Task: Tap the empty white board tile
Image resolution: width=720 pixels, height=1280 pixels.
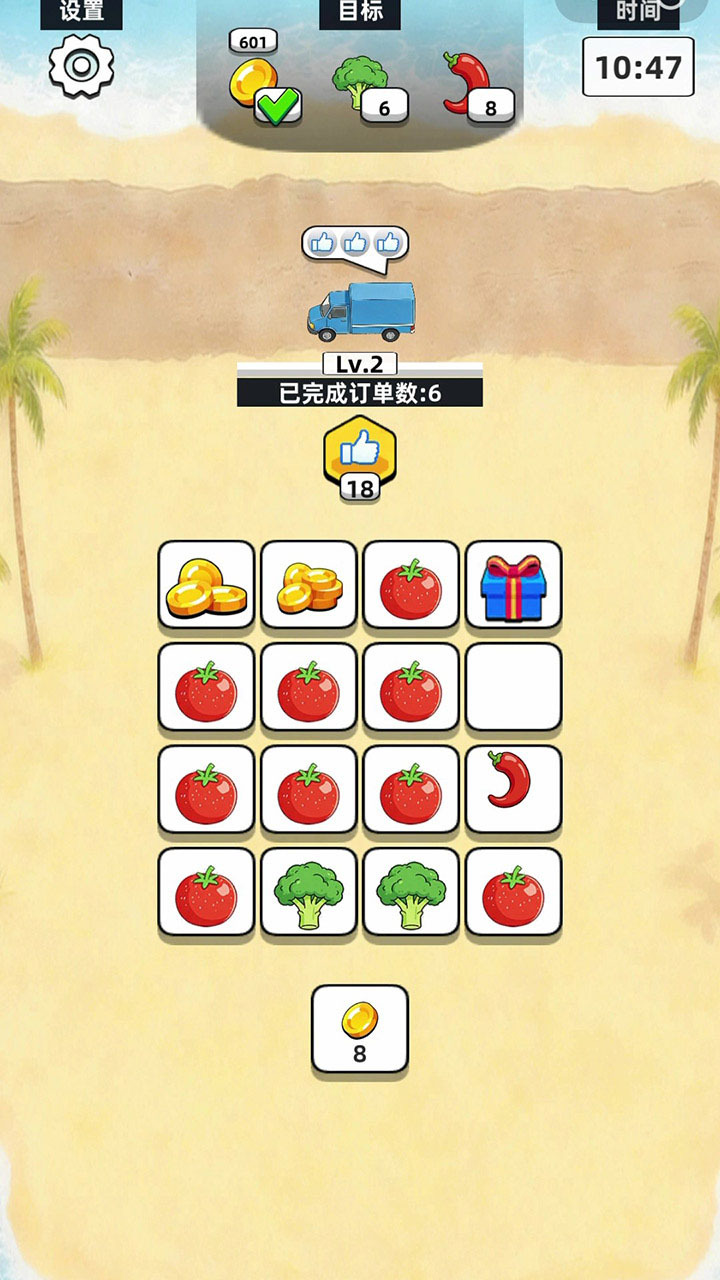Action: pos(513,688)
